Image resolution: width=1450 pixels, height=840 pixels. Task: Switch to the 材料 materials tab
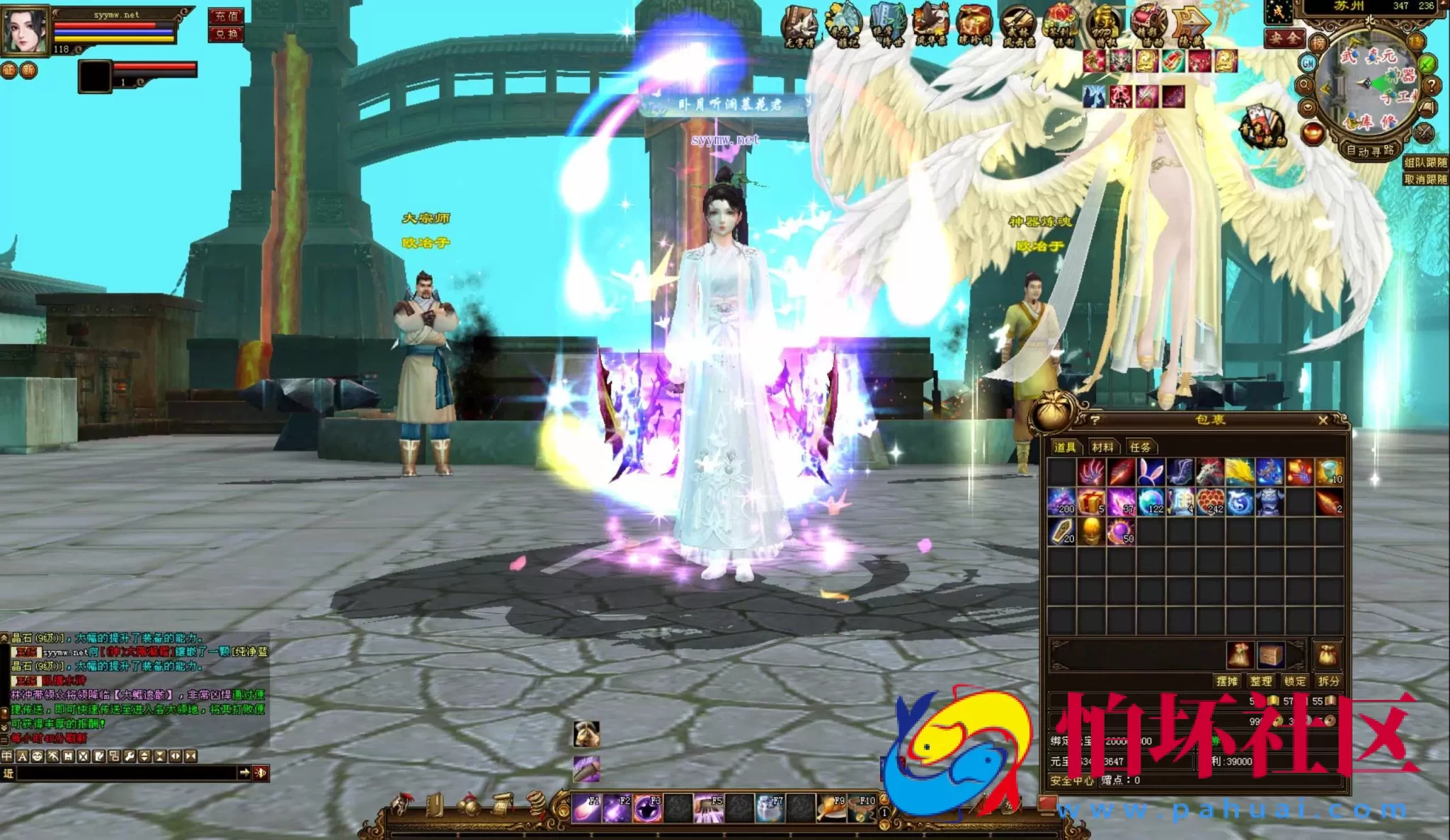coord(1102,447)
